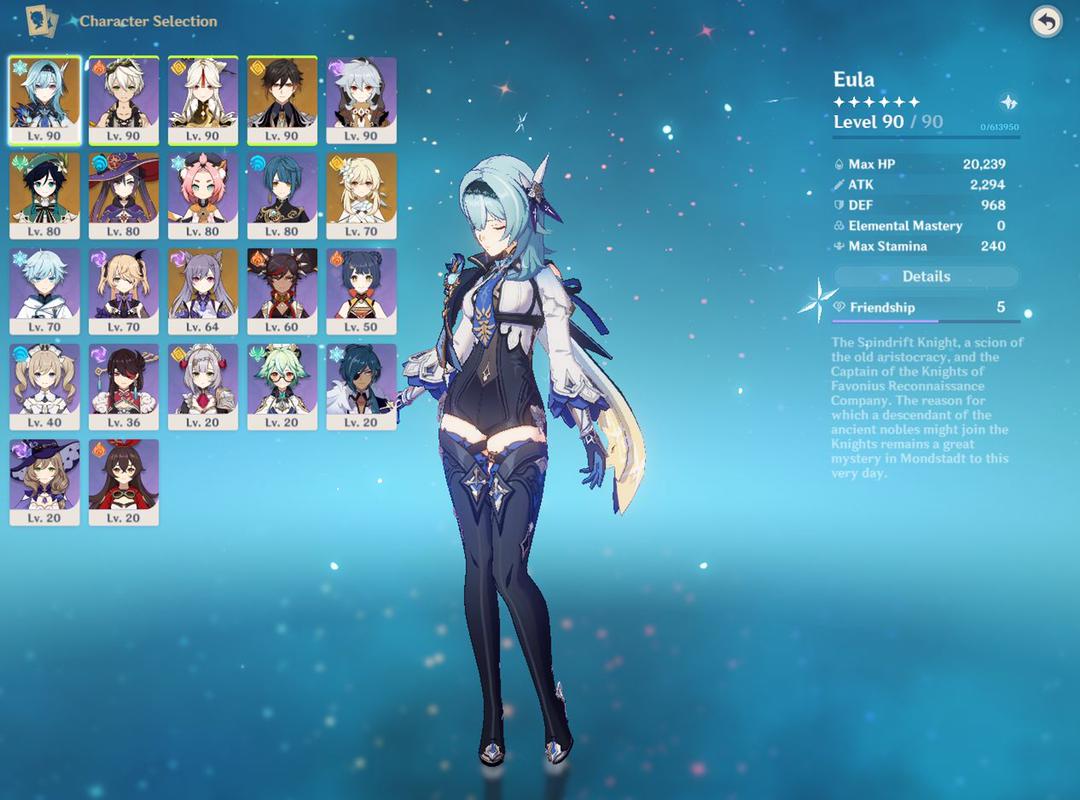
Task: Select Zhongli from the character grid
Action: point(282,98)
